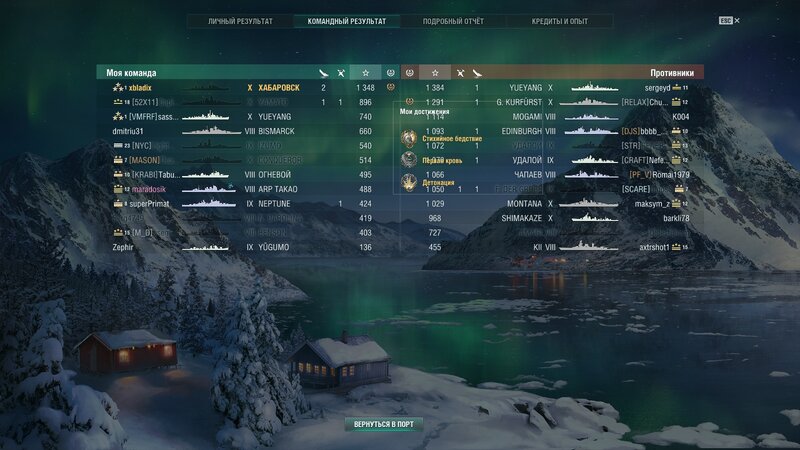Click the Детонация achievement medal

pos(409,182)
